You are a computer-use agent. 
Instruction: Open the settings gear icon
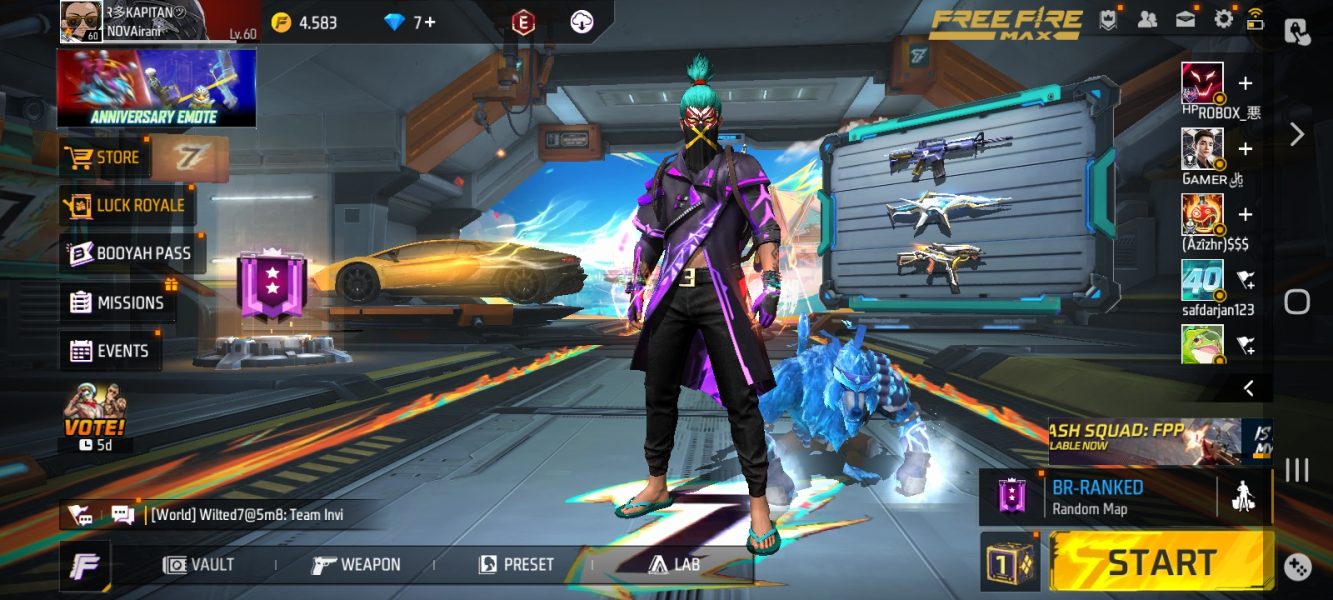coord(1223,19)
